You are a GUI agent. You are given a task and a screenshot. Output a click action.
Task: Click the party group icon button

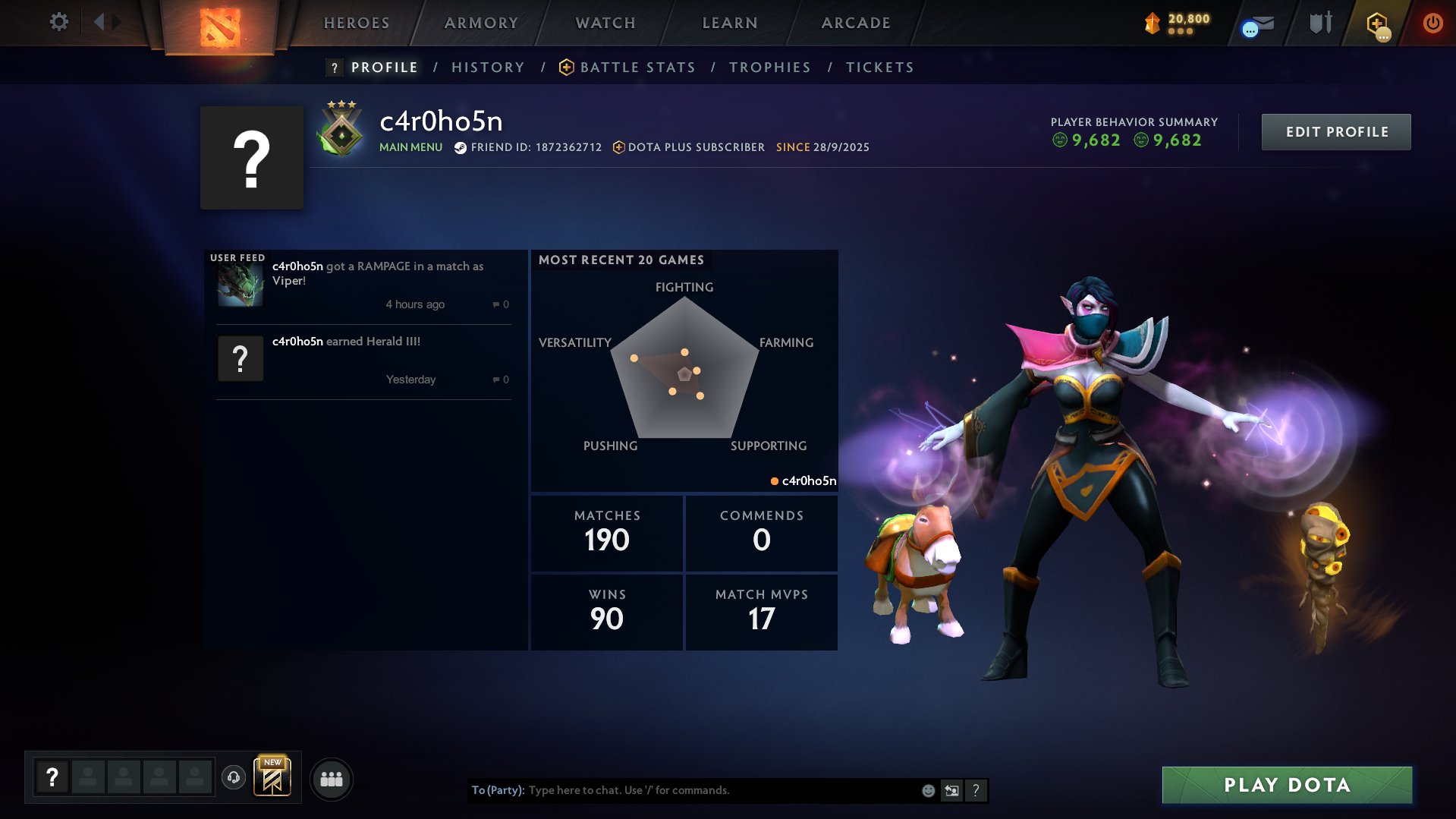click(x=332, y=780)
